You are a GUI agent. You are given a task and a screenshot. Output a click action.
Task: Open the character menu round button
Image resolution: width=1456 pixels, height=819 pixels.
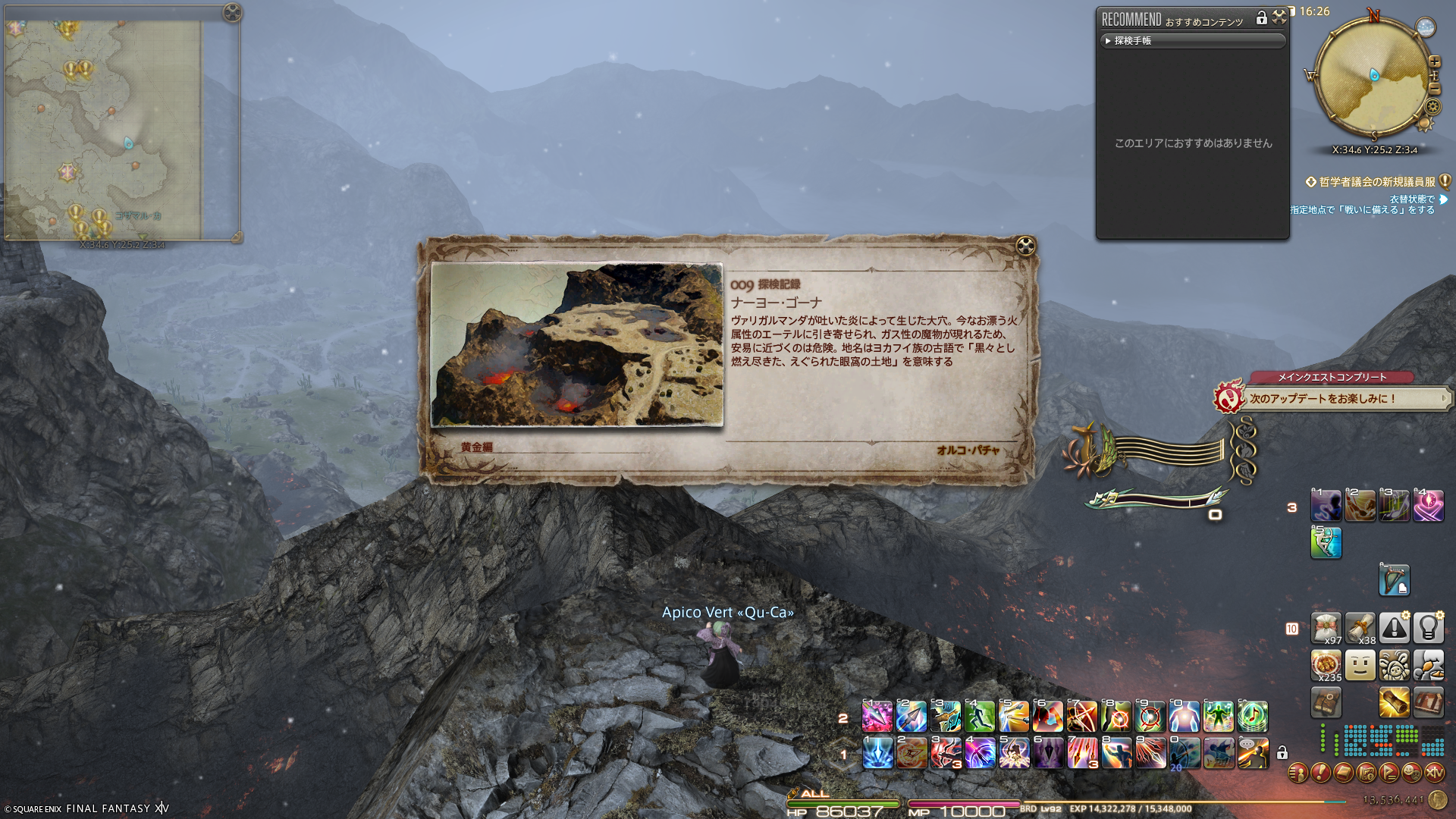(x=1298, y=773)
